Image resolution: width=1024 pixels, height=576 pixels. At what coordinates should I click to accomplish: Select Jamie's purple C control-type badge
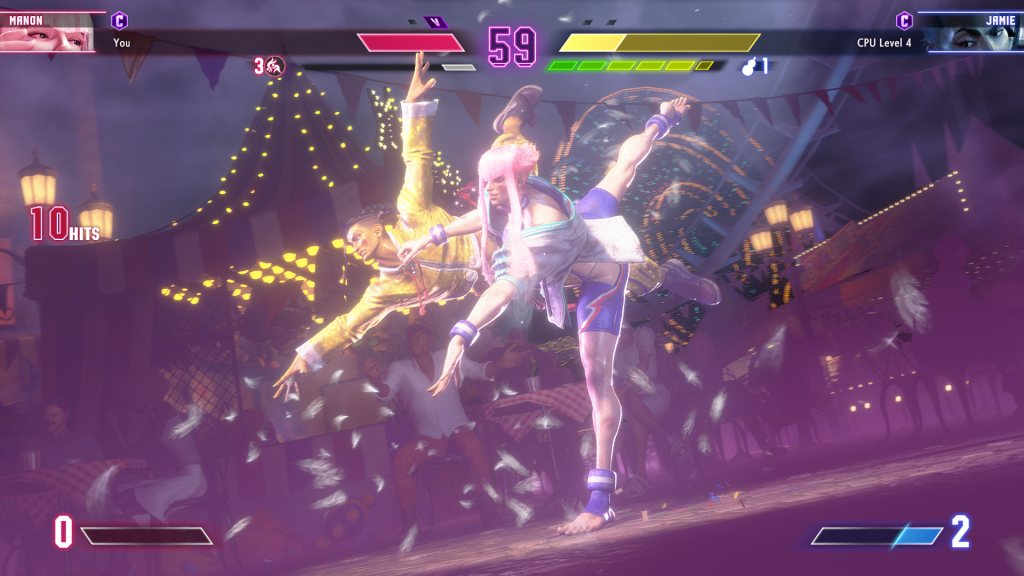(904, 20)
